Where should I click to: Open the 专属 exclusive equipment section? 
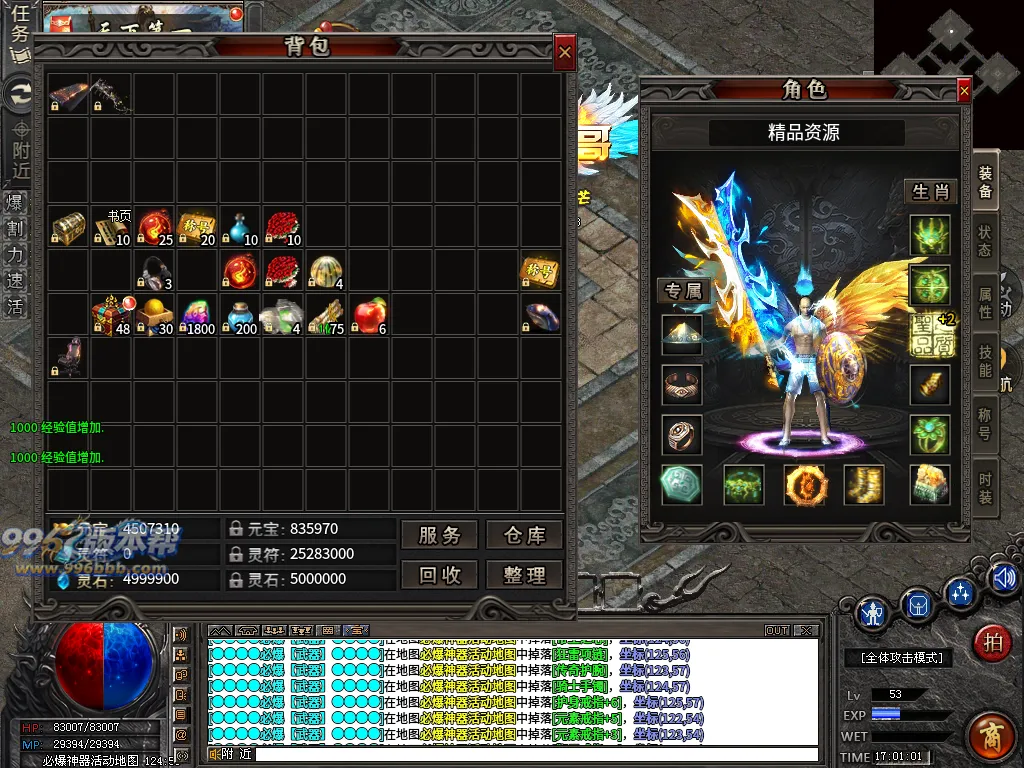682,291
